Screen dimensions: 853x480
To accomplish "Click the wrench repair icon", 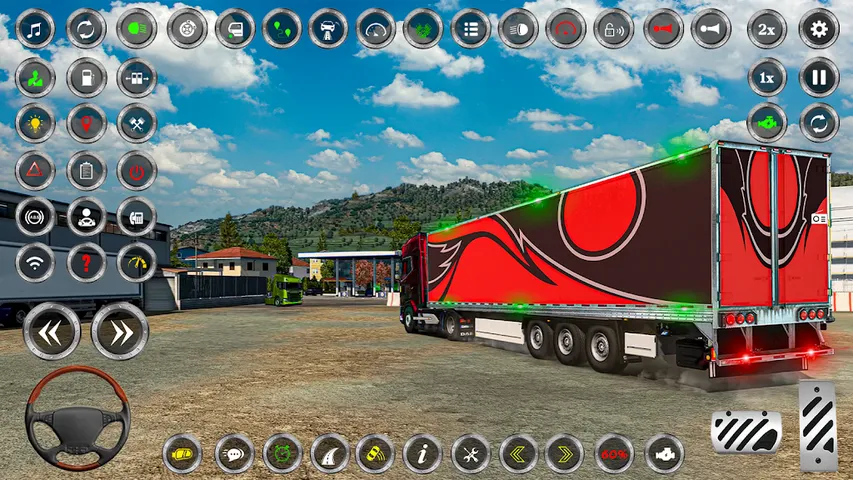I will pos(470,453).
